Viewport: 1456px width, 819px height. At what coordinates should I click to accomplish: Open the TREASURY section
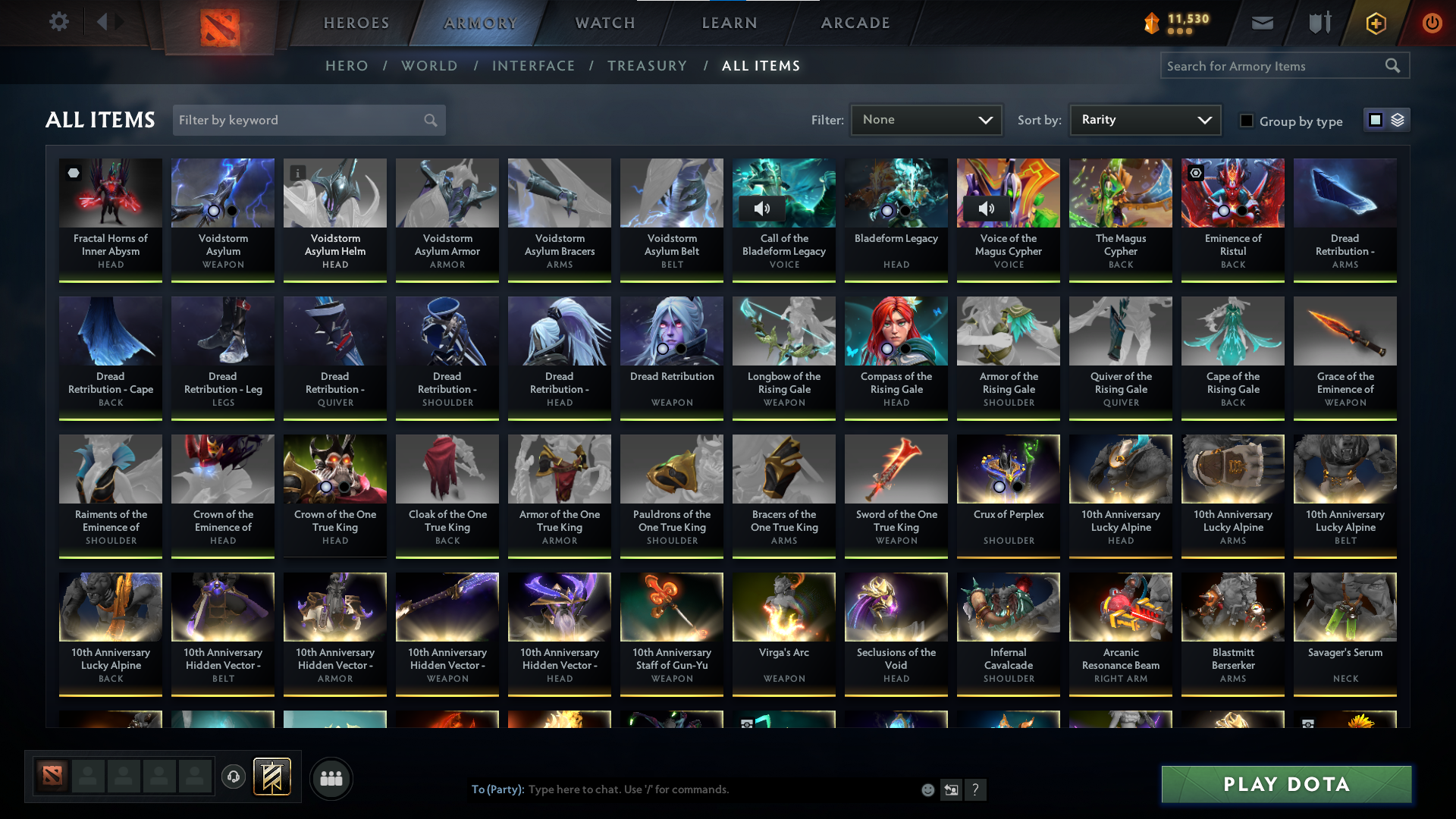tap(647, 66)
